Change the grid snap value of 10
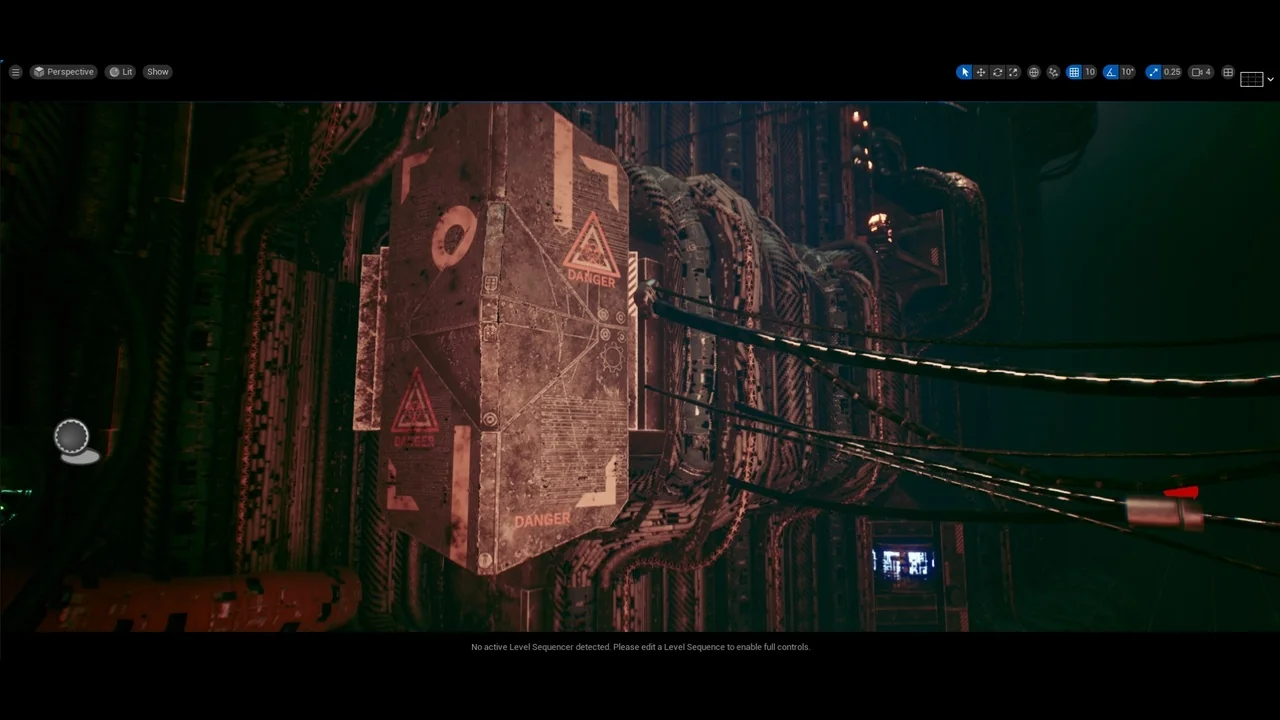The width and height of the screenshot is (1280, 720). click(x=1089, y=71)
